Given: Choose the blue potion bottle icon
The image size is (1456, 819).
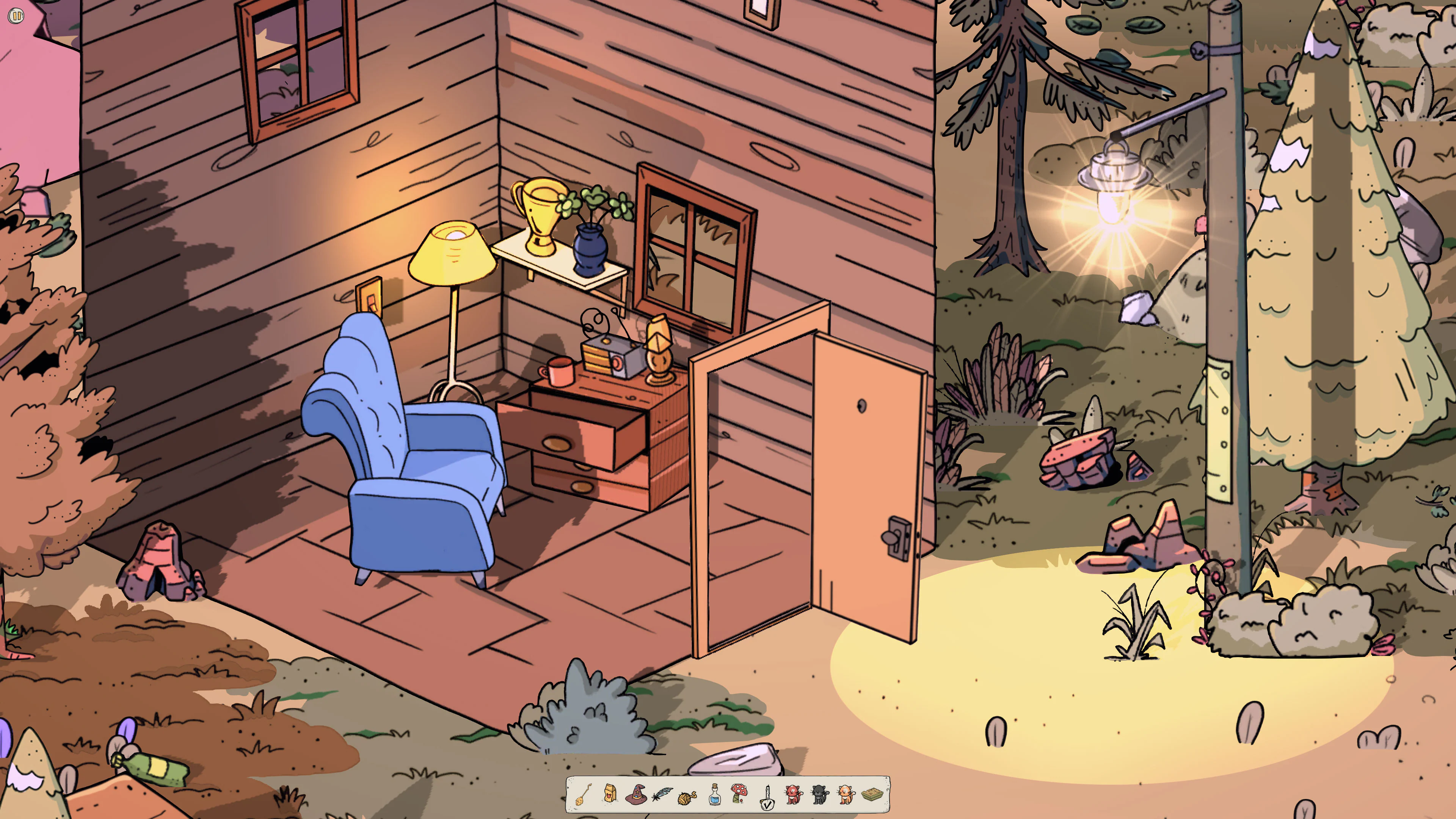Looking at the screenshot, I should pos(714,794).
